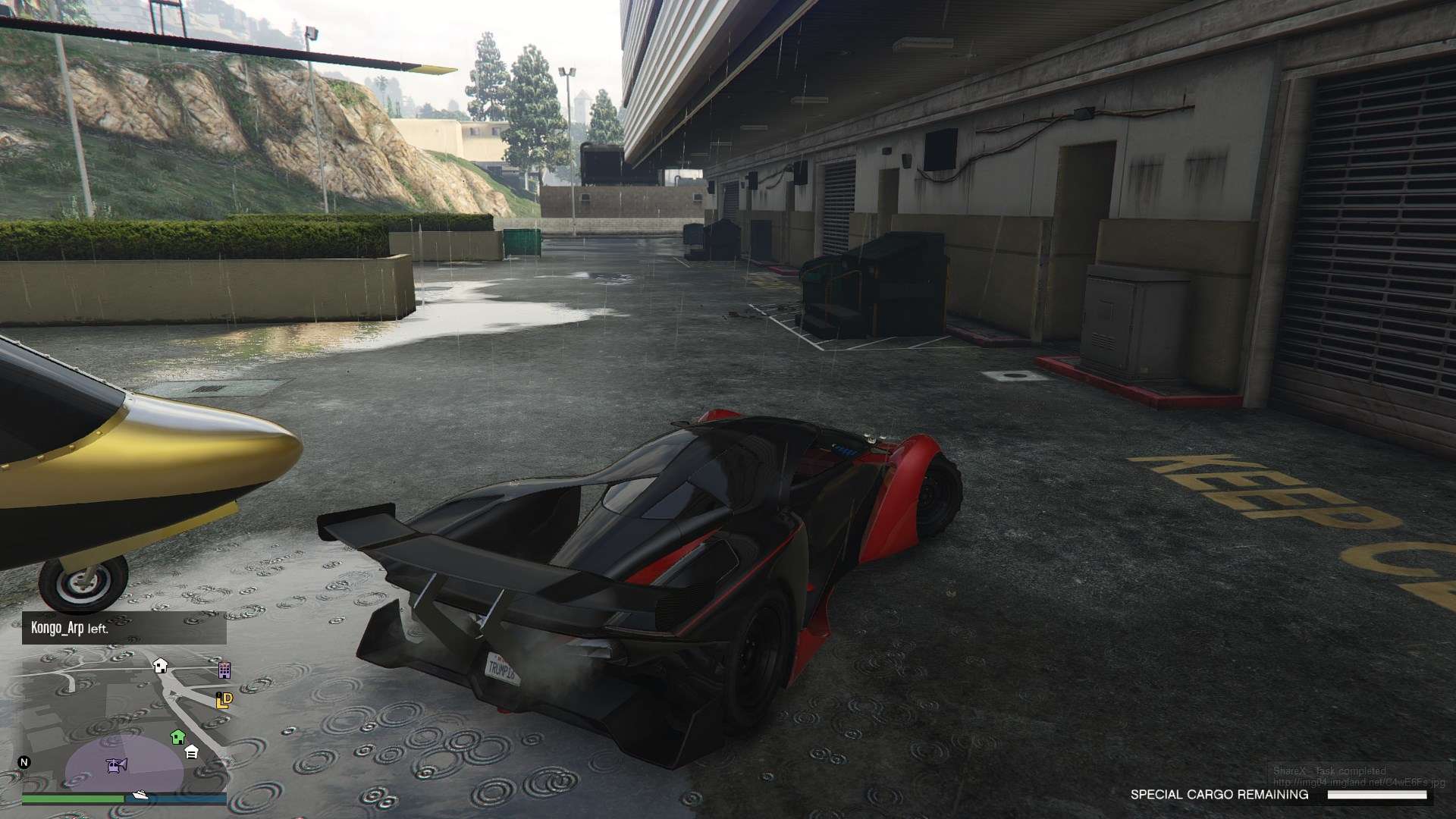Select the helicopter player blip on minimap

click(114, 767)
